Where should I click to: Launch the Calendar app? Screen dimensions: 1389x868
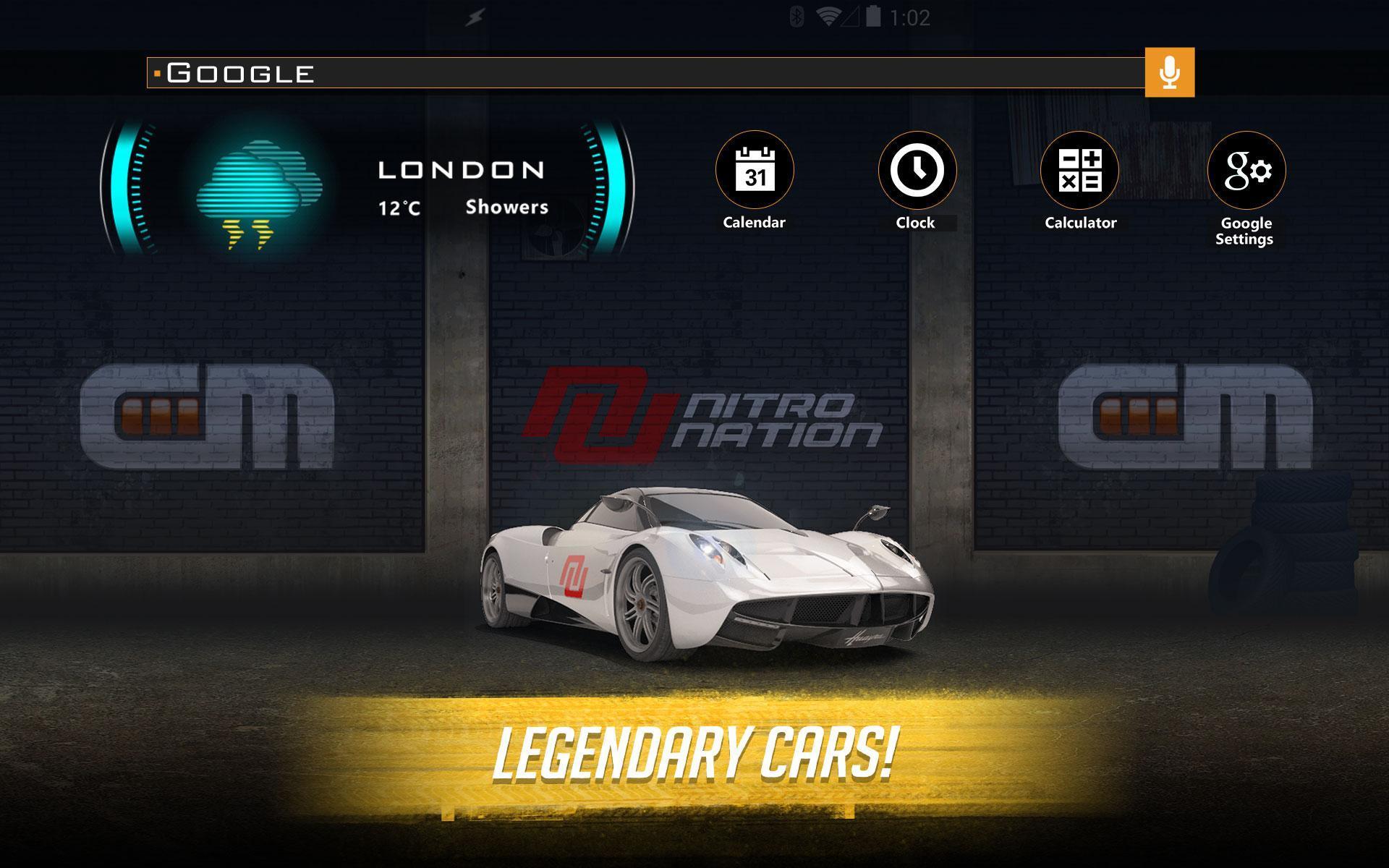755,171
